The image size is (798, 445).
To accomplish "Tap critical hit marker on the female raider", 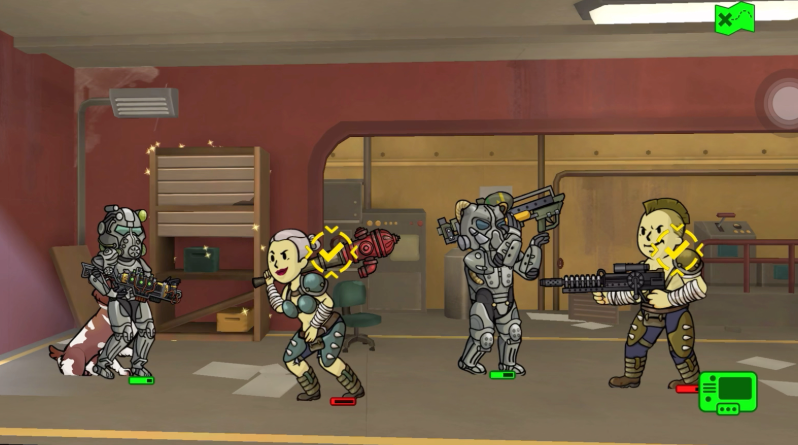I will (332, 251).
